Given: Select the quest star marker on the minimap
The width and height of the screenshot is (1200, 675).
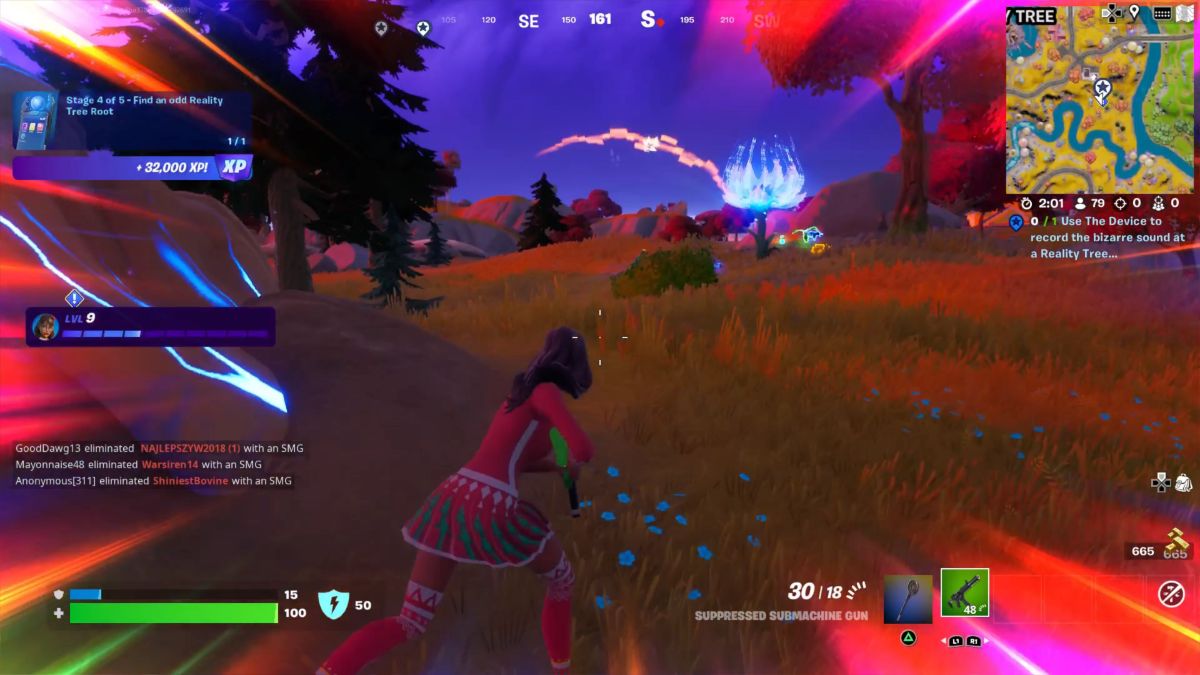Looking at the screenshot, I should (x=1102, y=90).
